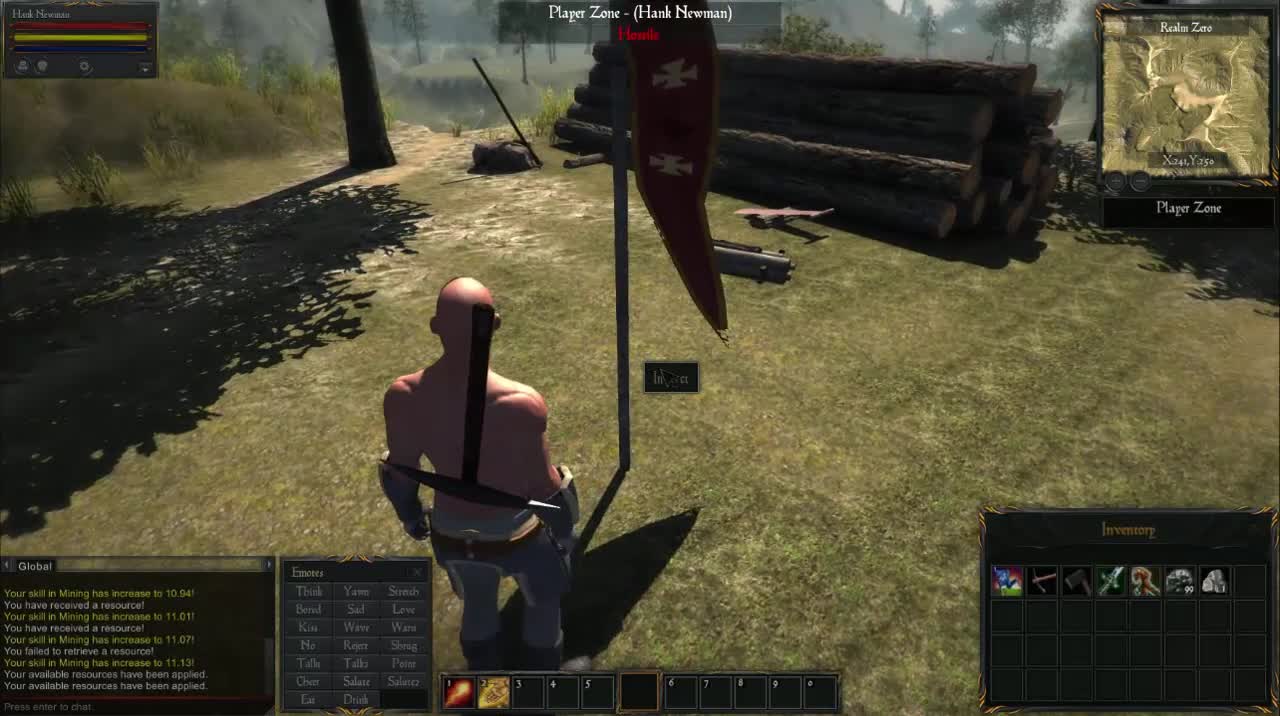Open the Global chat channel tab
This screenshot has width=1280, height=716.
(x=36, y=566)
